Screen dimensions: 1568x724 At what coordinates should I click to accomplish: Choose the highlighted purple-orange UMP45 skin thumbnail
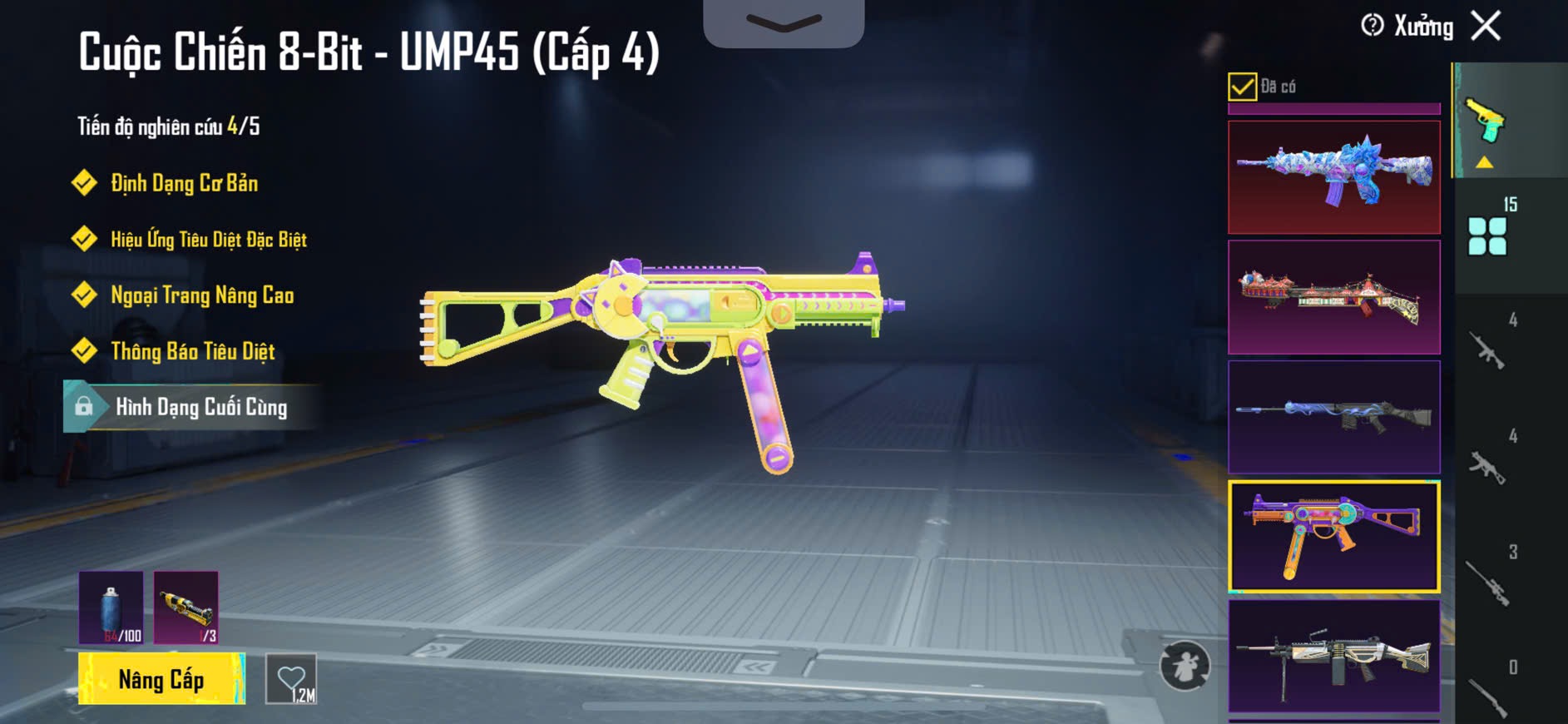(x=1333, y=537)
